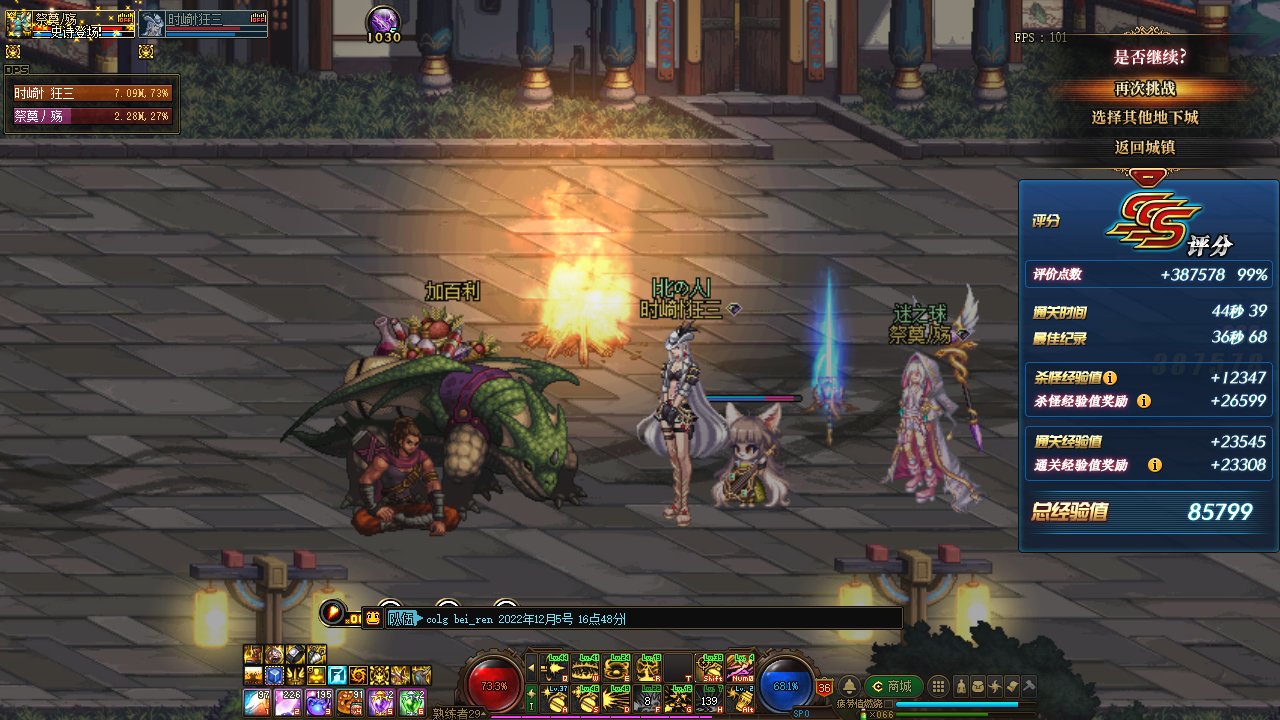The image size is (1280, 720).
Task: Toggle the 疲劳值燃烧 checkbox
Action: pyautogui.click(x=888, y=703)
